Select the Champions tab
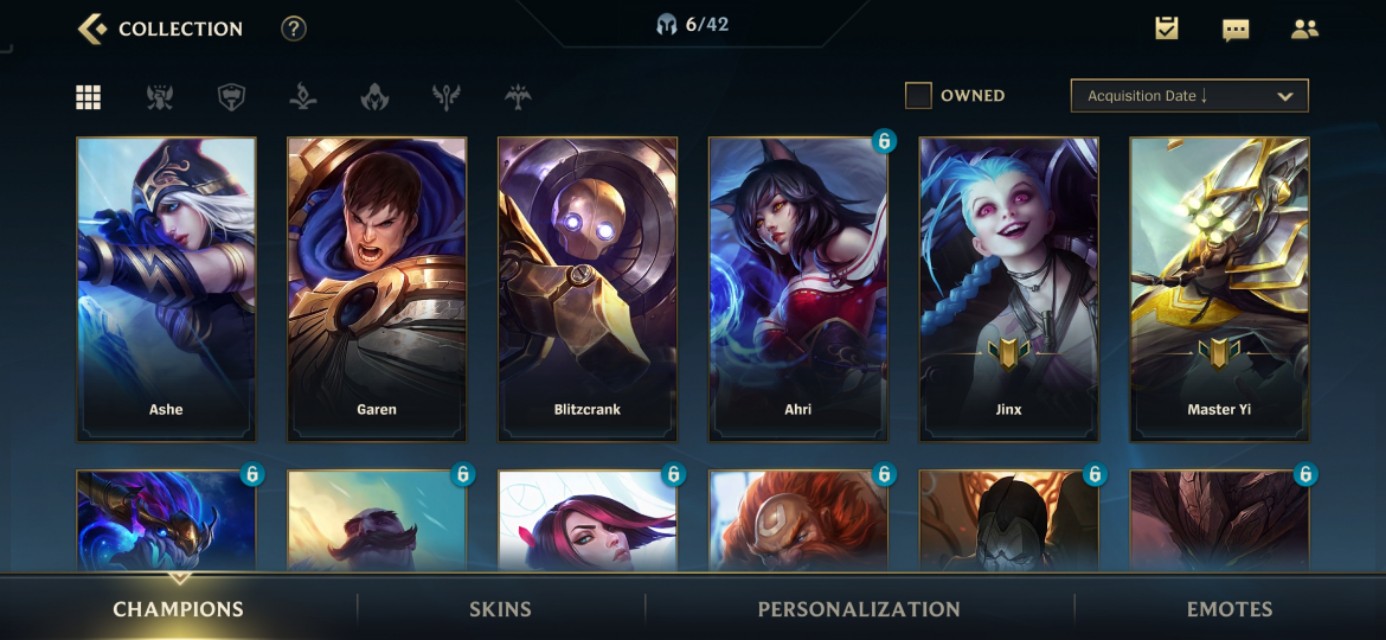 (x=178, y=609)
